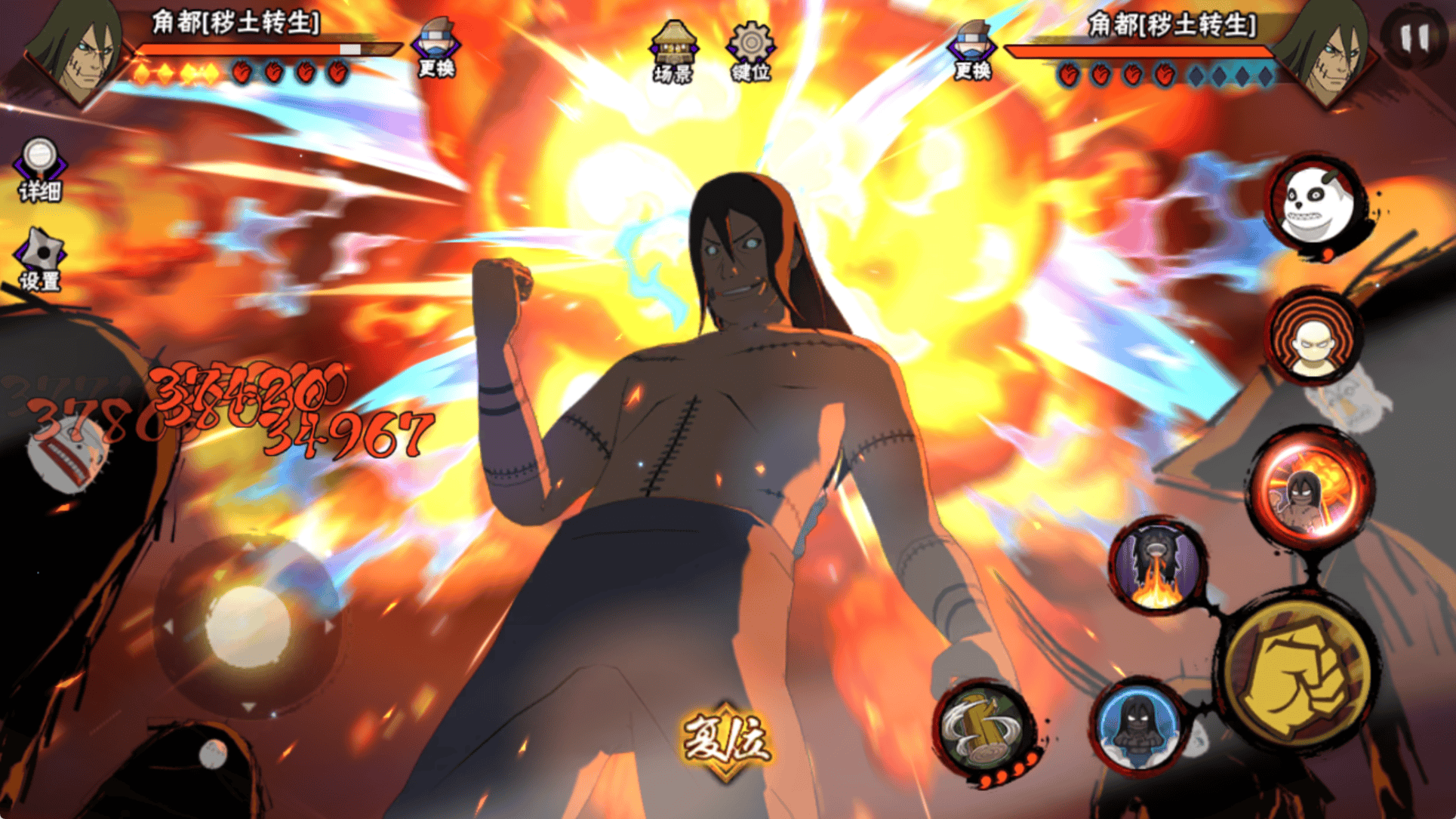Screen dimensions: 1456x819
Task: Activate the fire-breathing mask skill
Action: pyautogui.click(x=1156, y=566)
